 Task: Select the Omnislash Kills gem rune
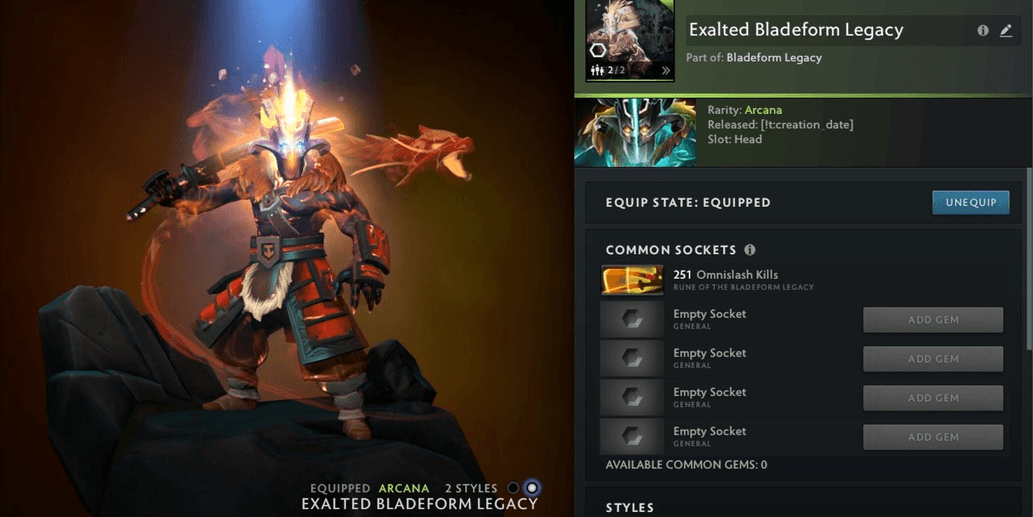(632, 280)
